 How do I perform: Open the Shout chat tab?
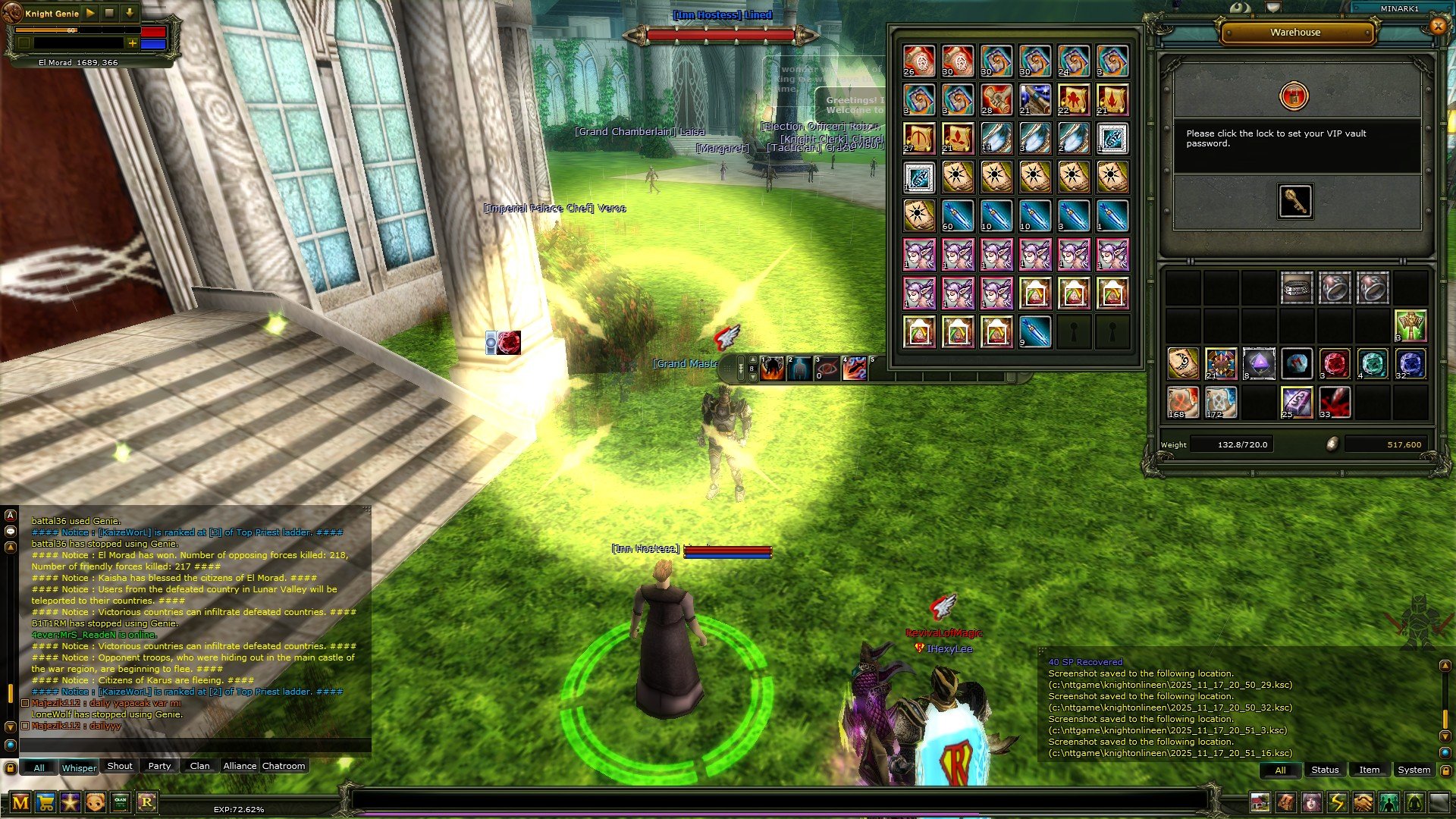[x=120, y=766]
